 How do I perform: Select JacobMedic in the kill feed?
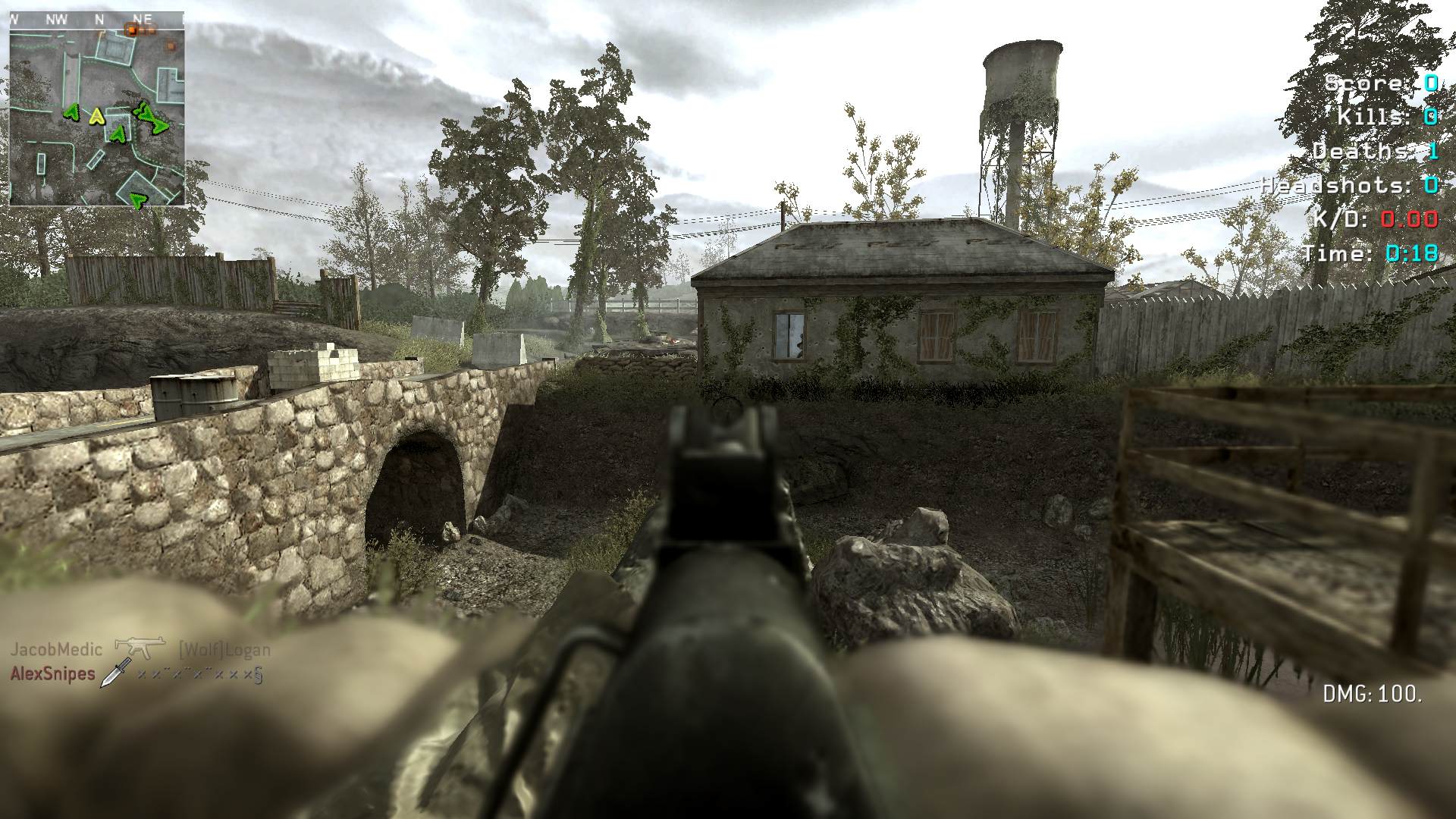[56, 650]
